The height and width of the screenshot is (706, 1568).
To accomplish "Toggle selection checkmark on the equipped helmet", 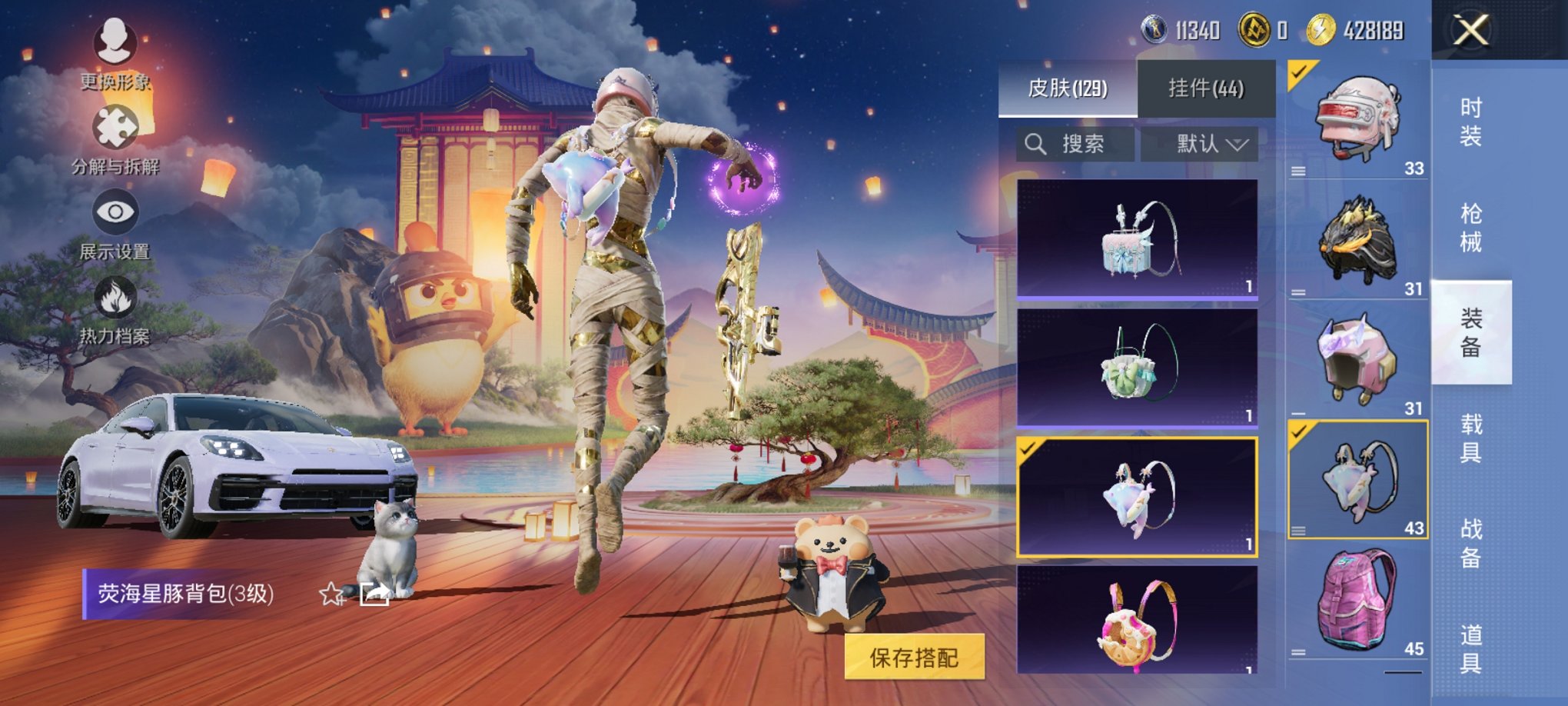I will coord(1297,75).
